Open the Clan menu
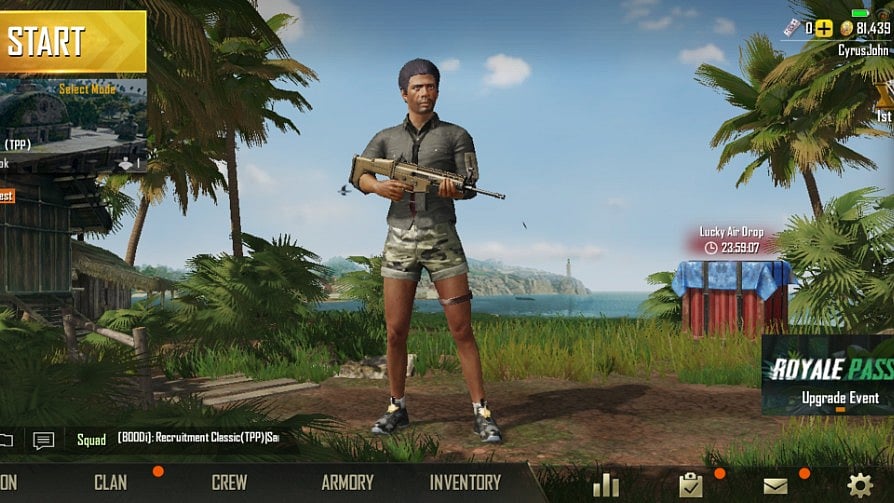 110,482
